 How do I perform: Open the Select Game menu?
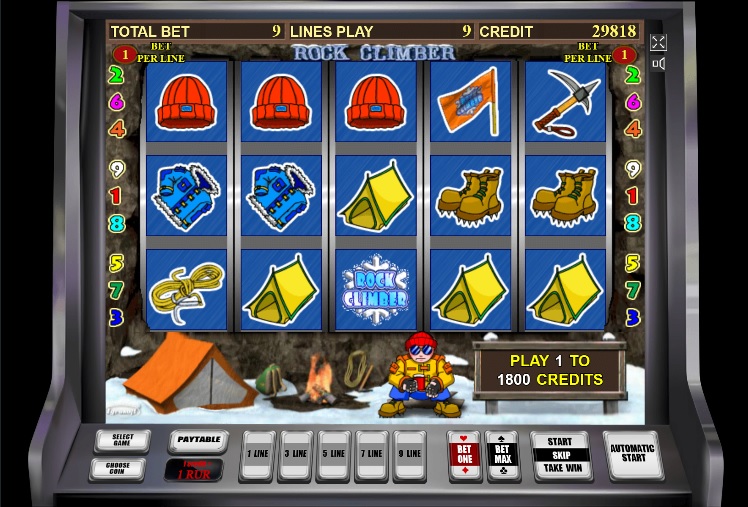[122, 441]
